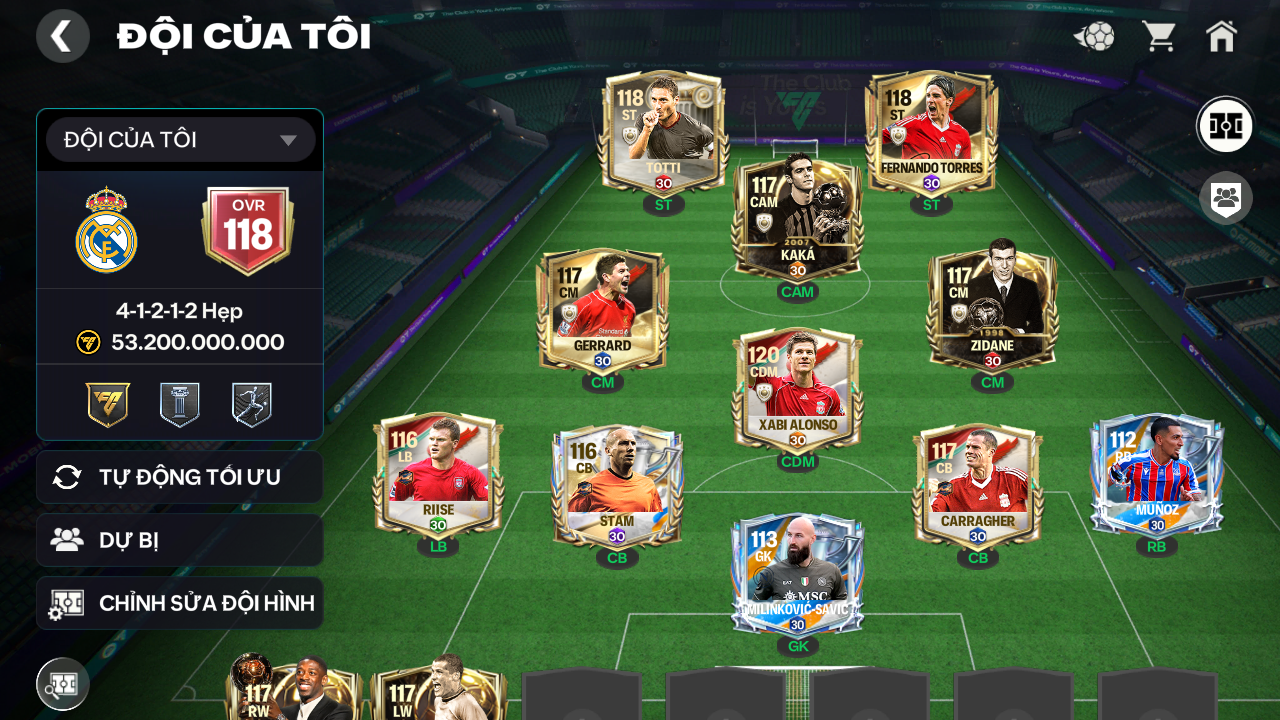Select the Carragher CB card

(977, 487)
